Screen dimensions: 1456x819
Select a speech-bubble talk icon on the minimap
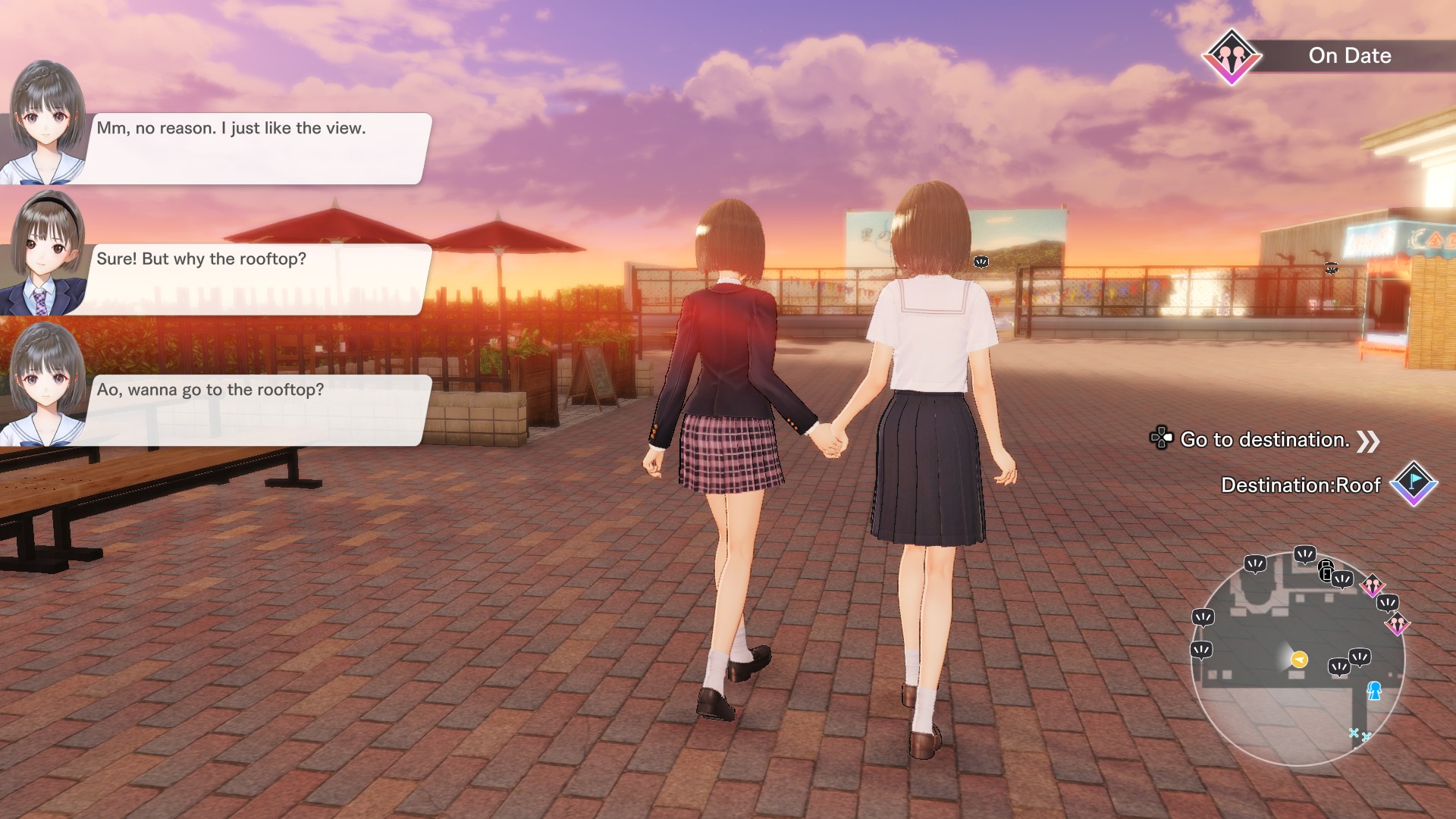pos(1257,564)
